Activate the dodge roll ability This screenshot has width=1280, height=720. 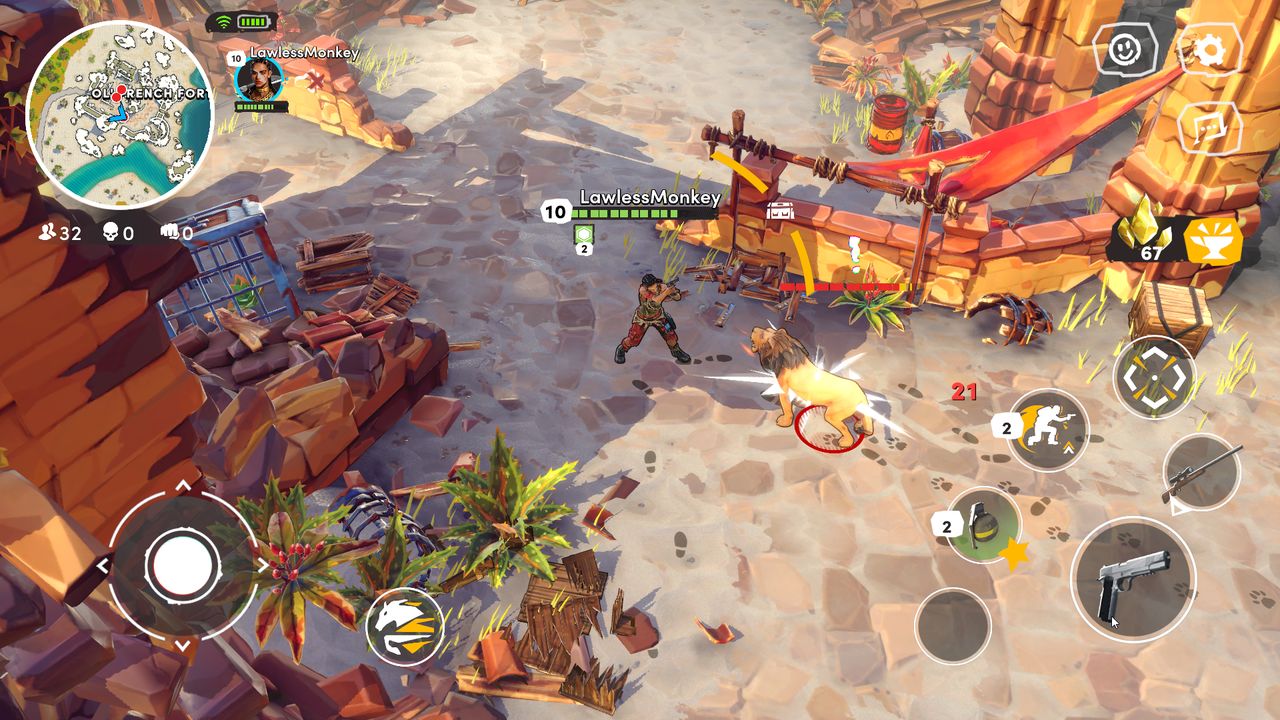pyautogui.click(x=1047, y=430)
